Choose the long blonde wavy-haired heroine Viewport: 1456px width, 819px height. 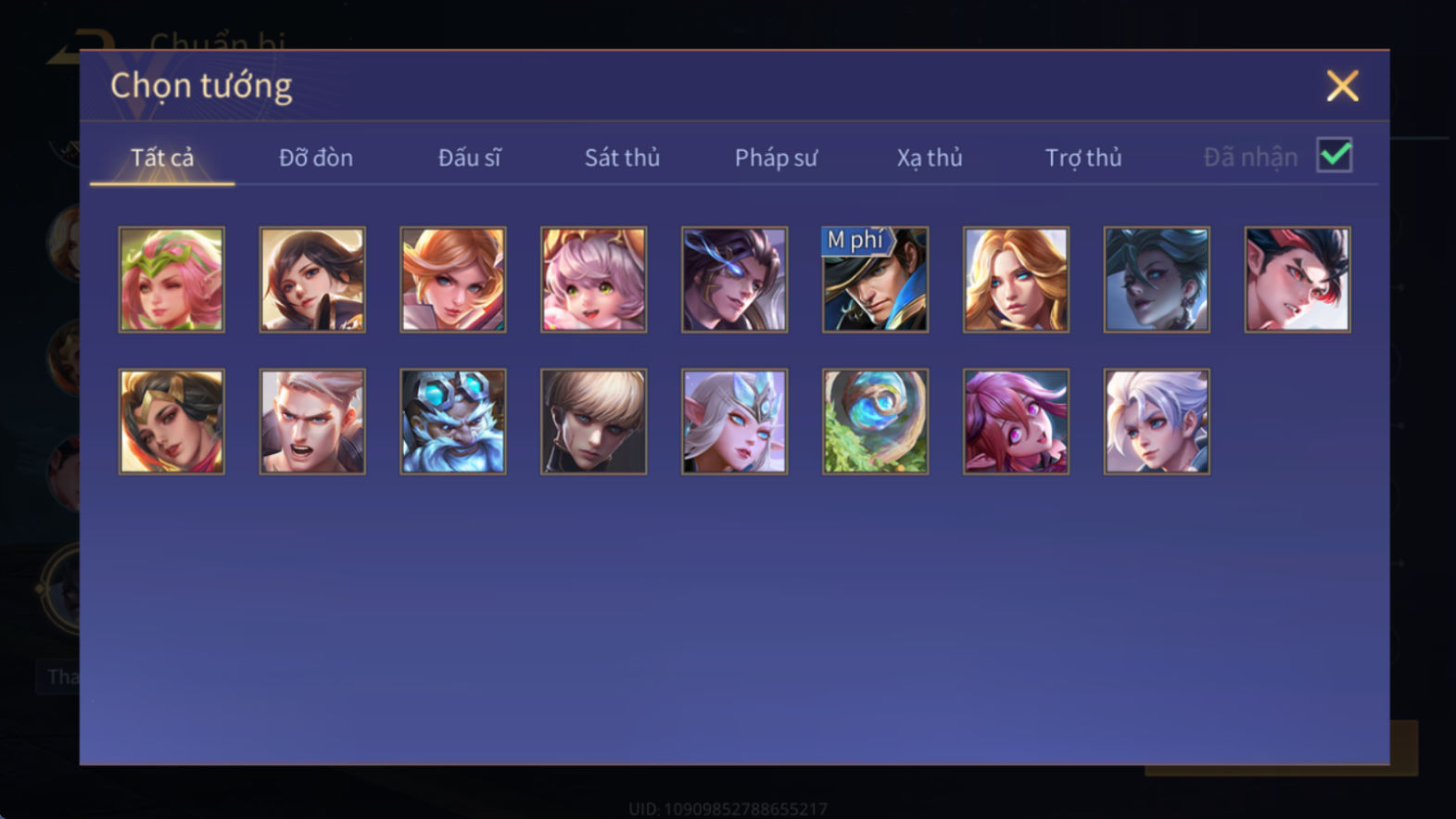(1016, 280)
